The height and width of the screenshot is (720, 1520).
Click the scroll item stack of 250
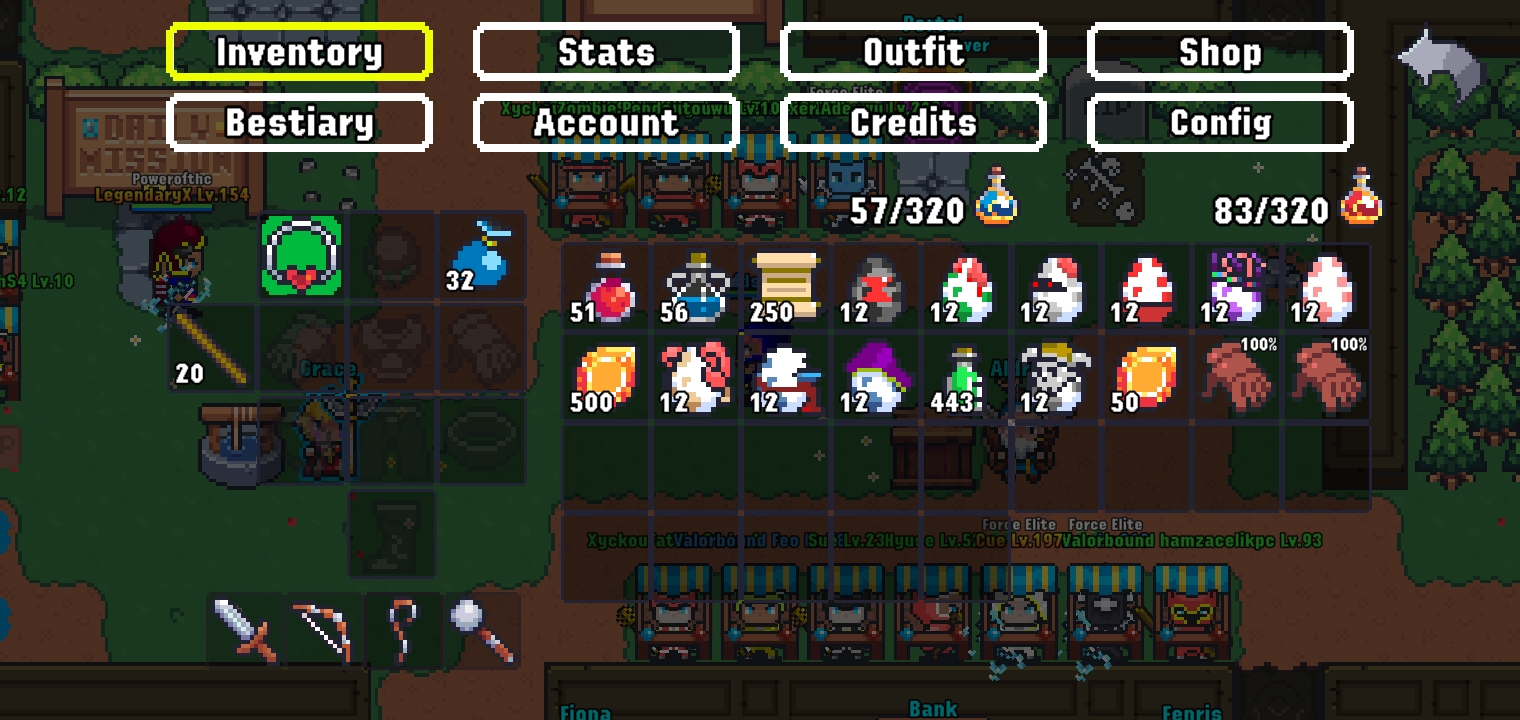pyautogui.click(x=784, y=287)
